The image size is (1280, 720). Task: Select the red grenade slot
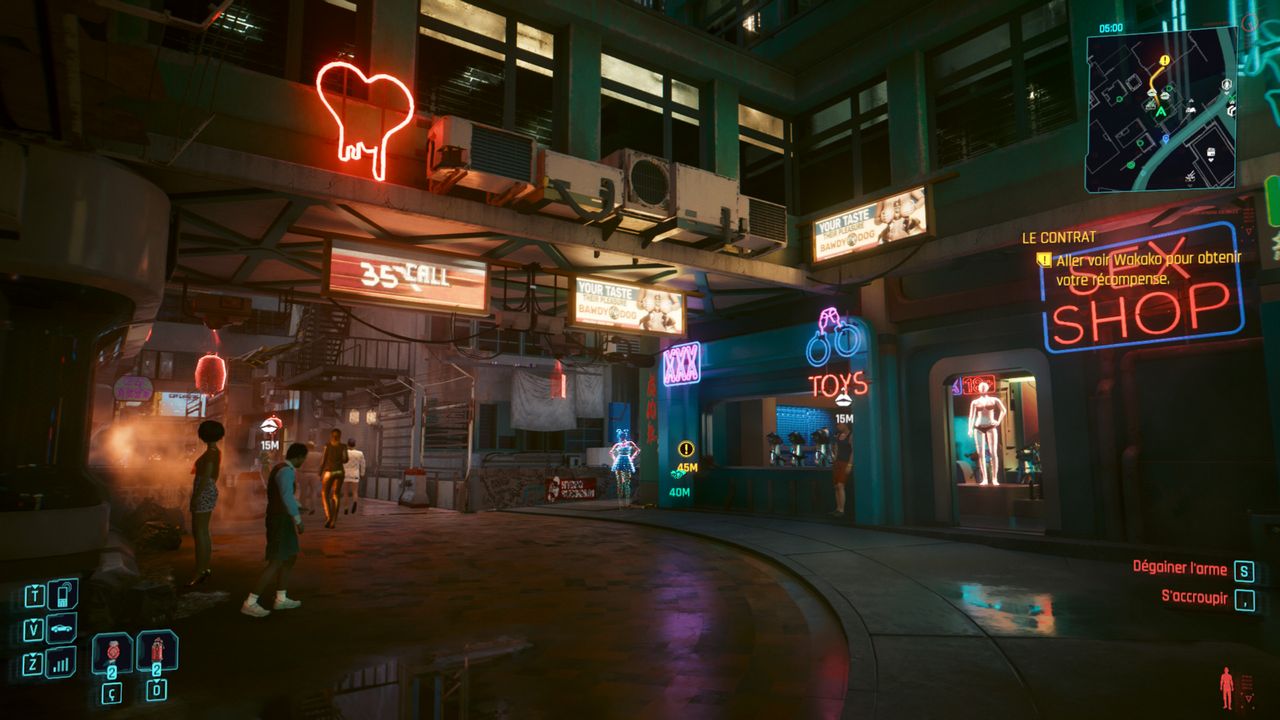[x=157, y=651]
